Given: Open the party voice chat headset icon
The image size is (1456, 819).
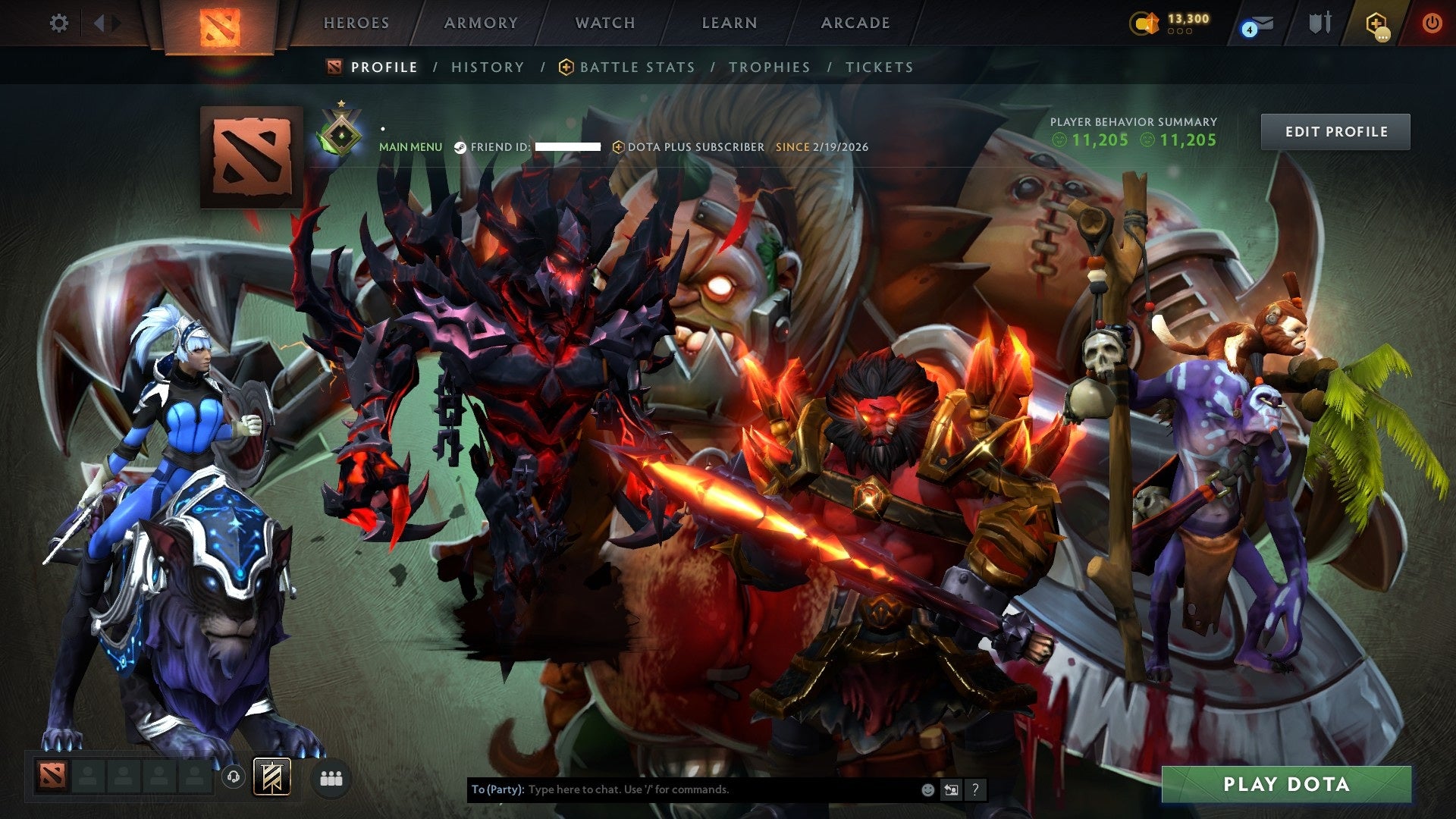Looking at the screenshot, I should [x=232, y=777].
